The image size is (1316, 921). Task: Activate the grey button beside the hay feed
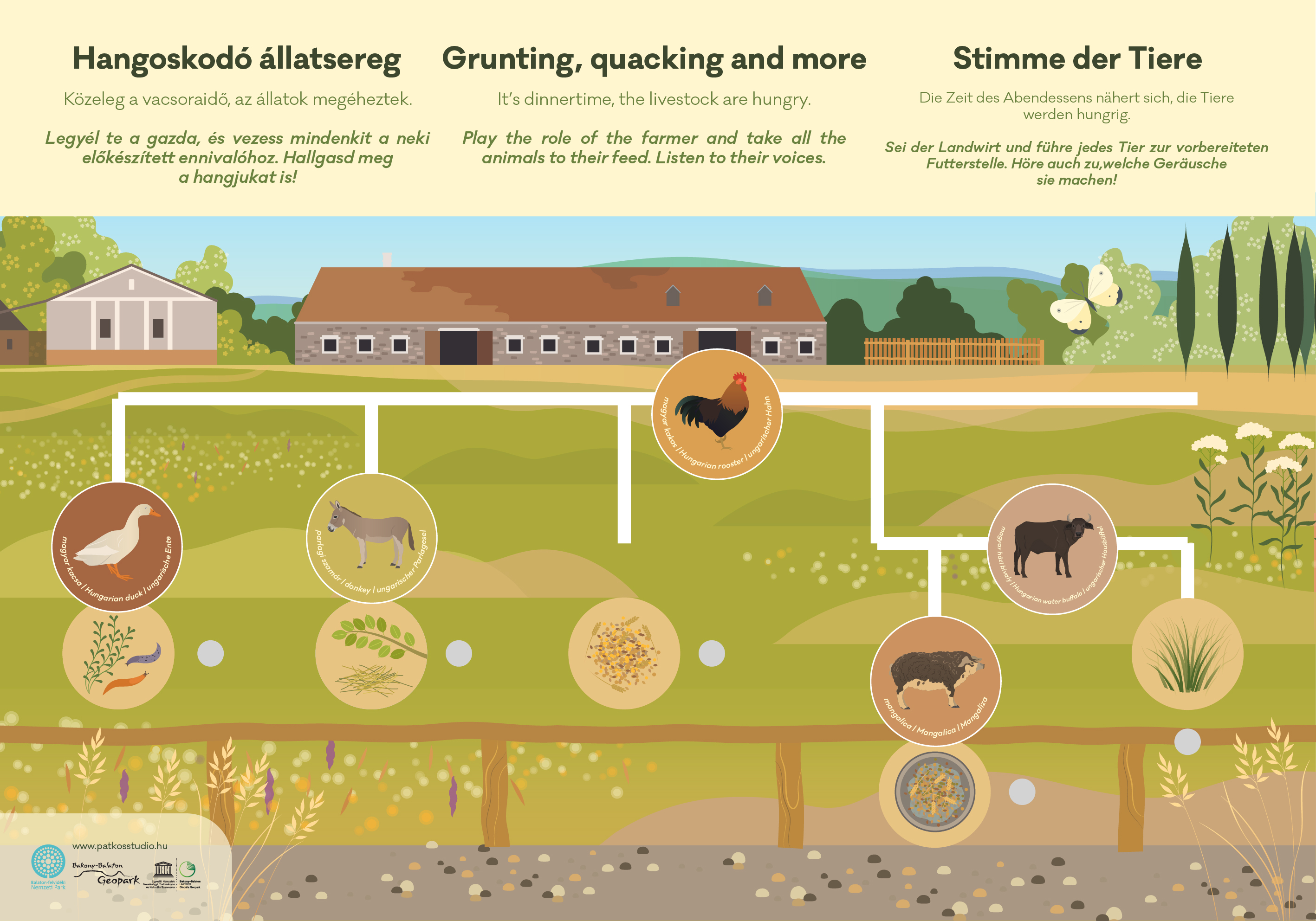click(459, 654)
